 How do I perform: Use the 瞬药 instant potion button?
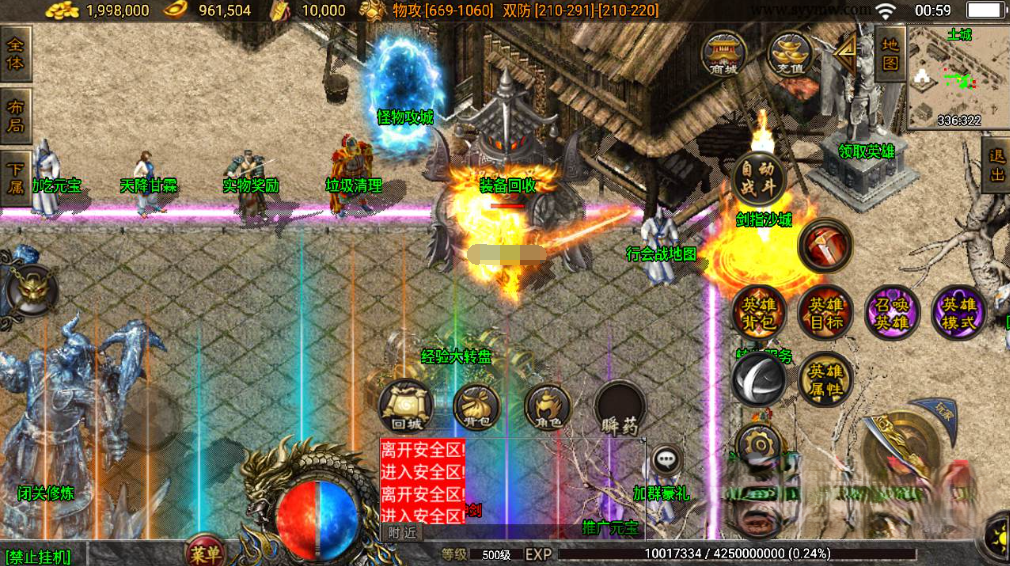(x=620, y=407)
